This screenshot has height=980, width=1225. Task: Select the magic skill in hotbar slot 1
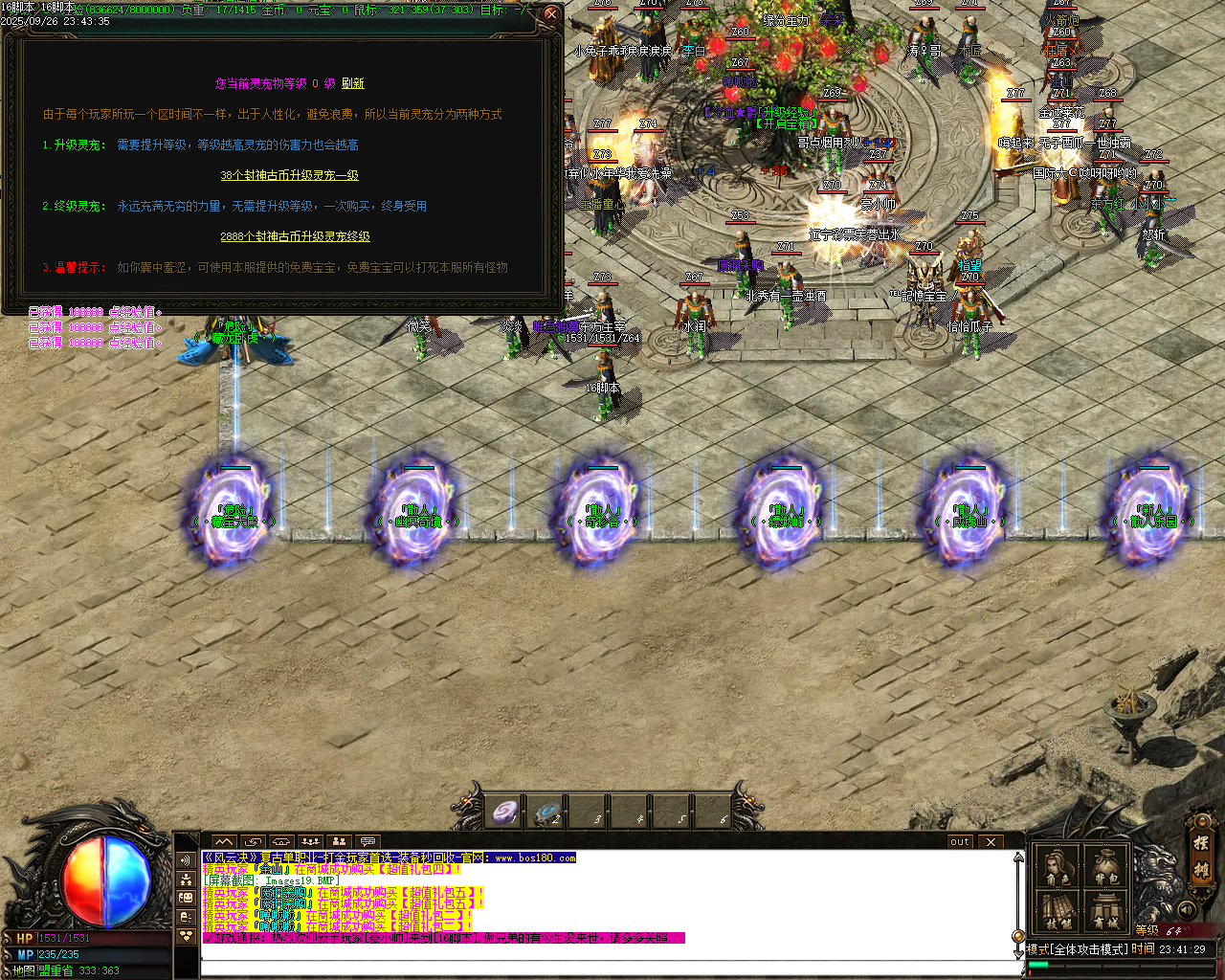click(504, 812)
